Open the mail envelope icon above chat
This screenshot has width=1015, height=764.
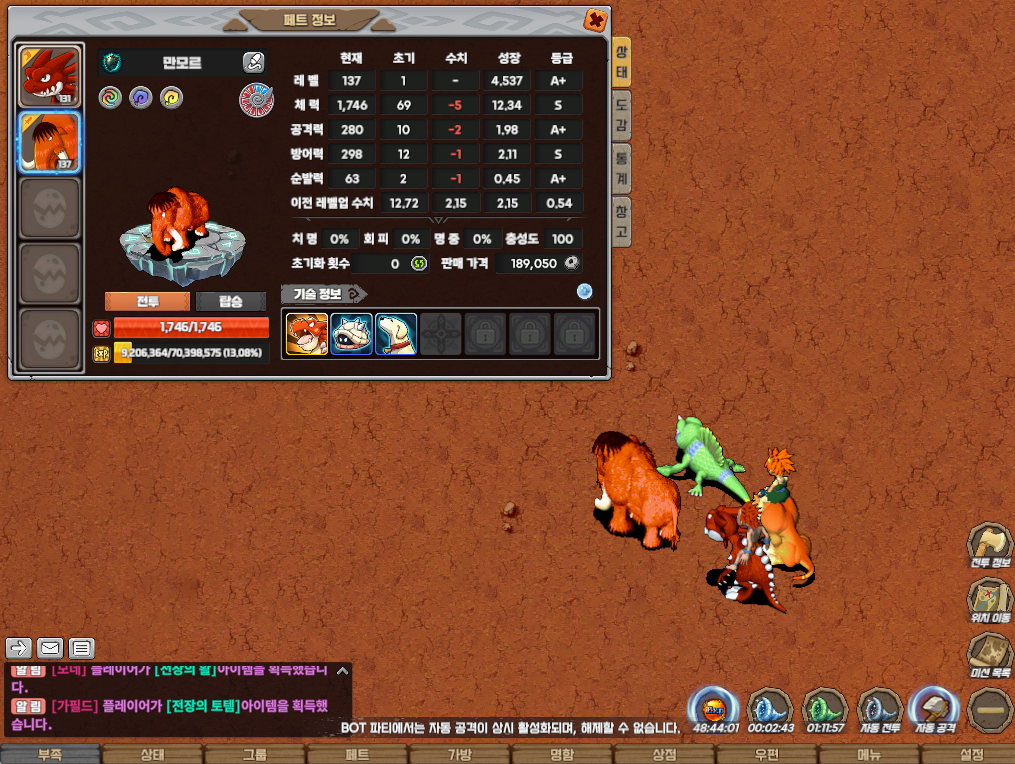pyautogui.click(x=50, y=647)
